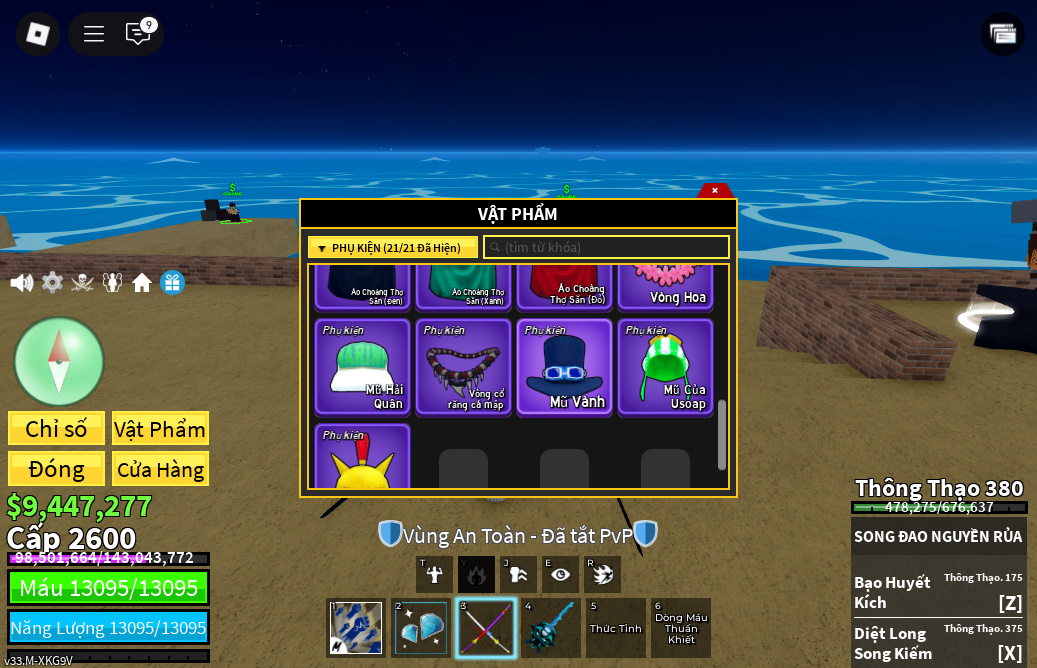Open the Cửa Hàng shop
This screenshot has height=668, width=1037.
click(160, 469)
